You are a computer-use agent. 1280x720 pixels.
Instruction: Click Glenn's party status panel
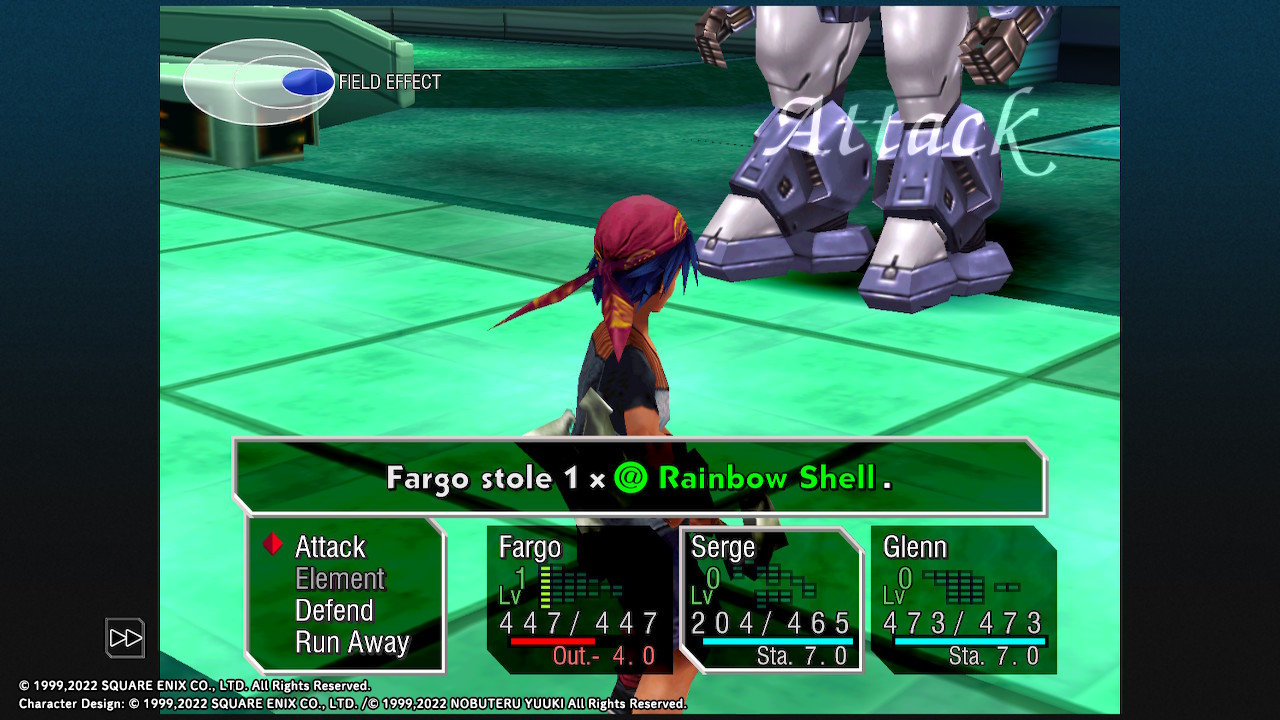(963, 599)
